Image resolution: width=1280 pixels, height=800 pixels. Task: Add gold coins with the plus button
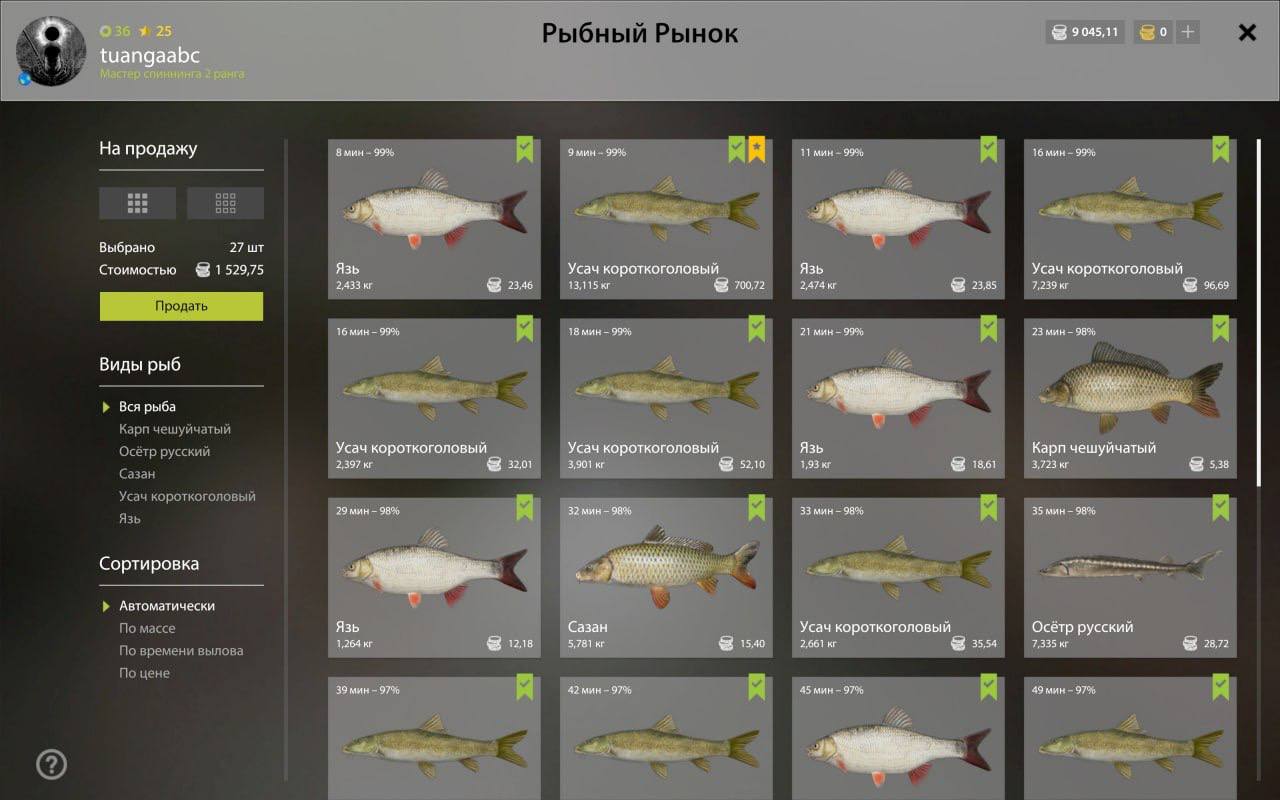pos(1187,32)
